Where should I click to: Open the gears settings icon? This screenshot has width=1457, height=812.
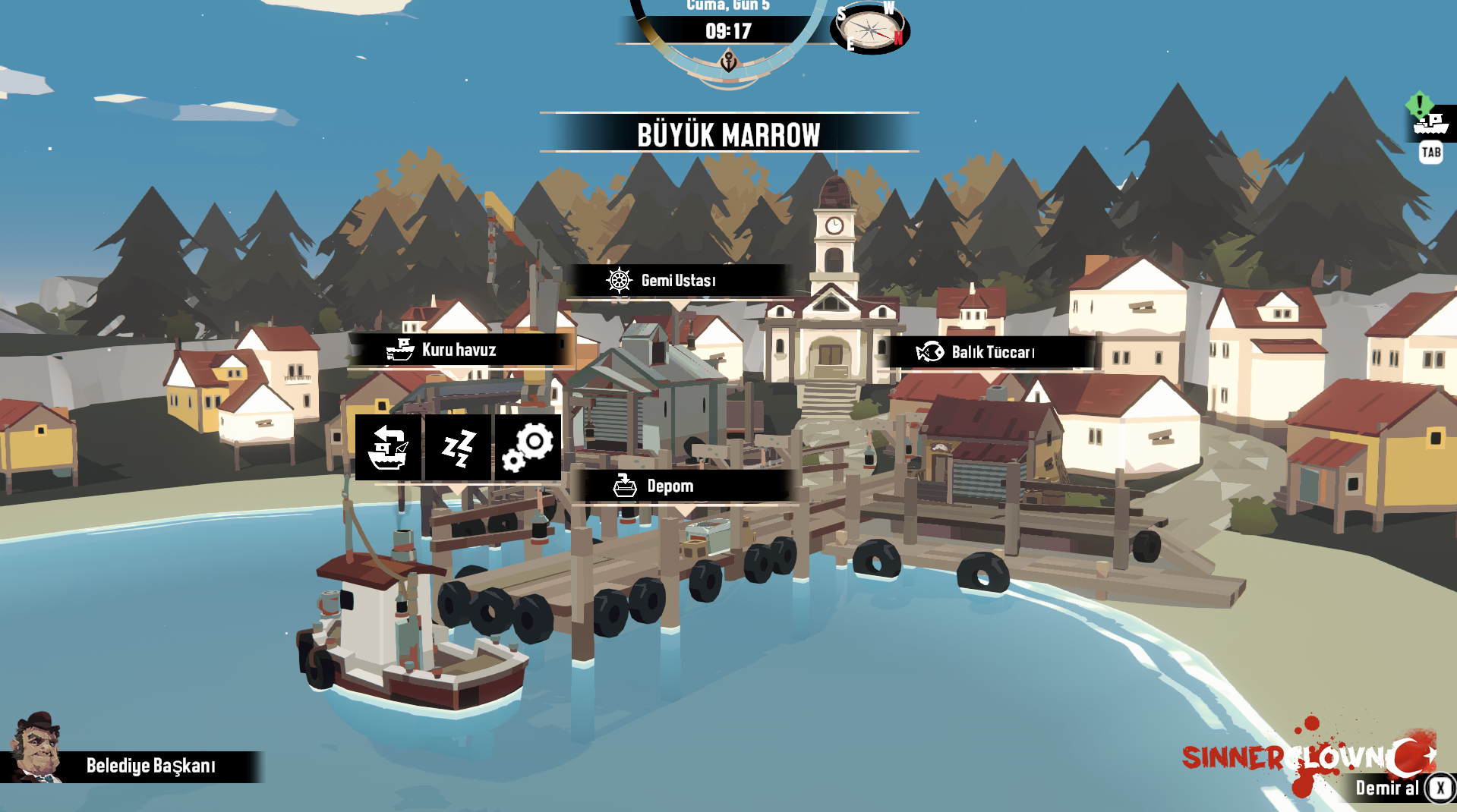pos(528,448)
